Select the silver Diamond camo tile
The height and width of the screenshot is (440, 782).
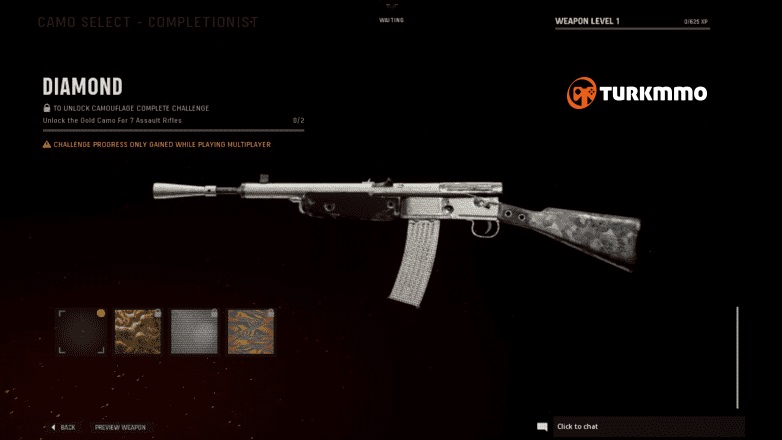pos(194,332)
